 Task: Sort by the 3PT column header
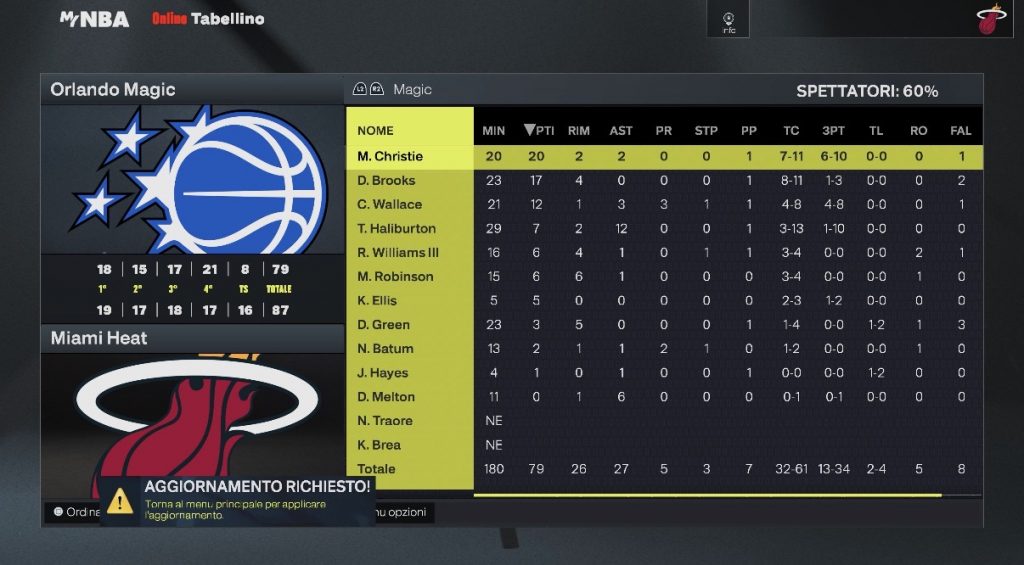(x=833, y=130)
